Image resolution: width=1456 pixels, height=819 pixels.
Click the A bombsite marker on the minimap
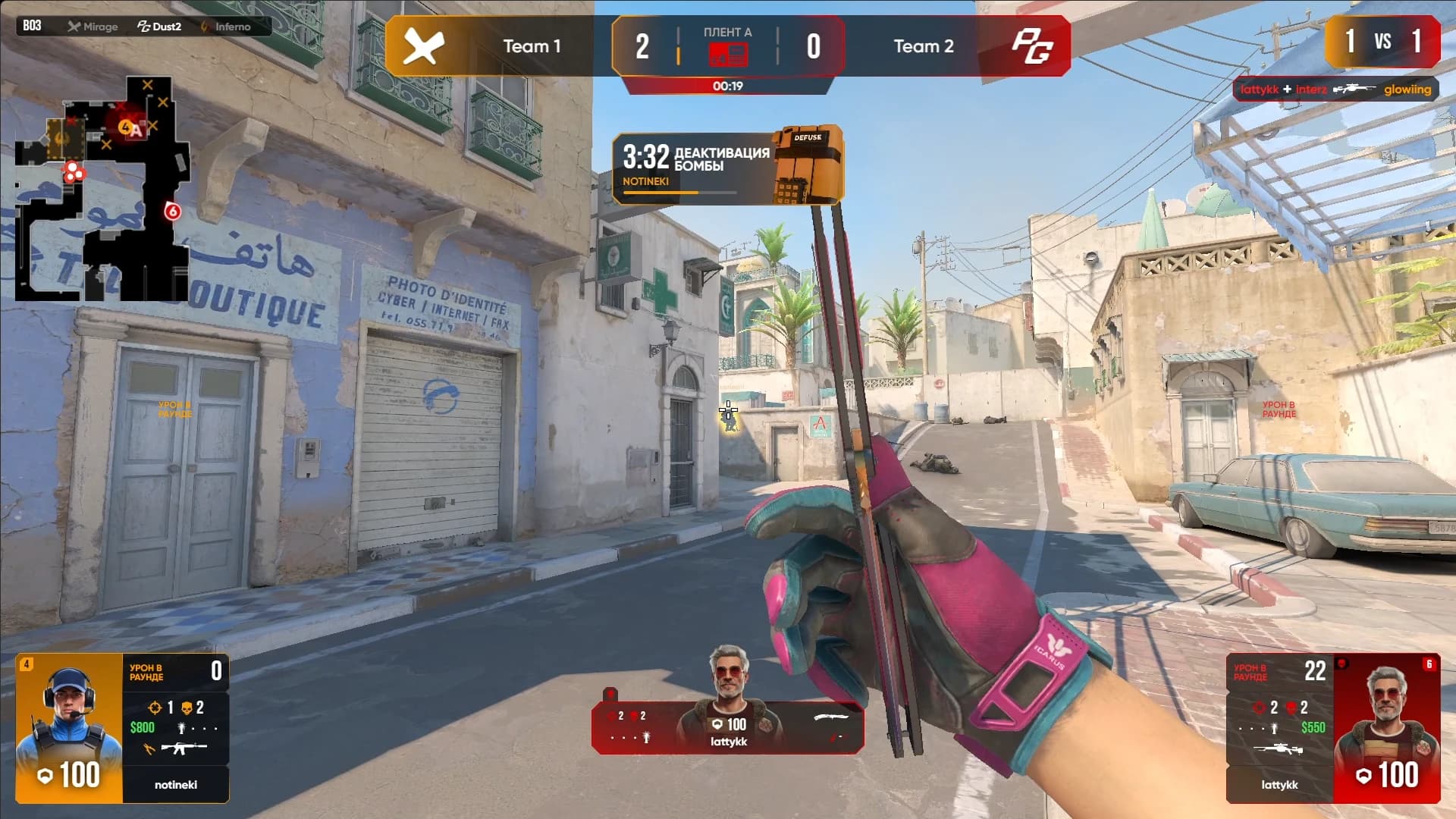(x=136, y=130)
